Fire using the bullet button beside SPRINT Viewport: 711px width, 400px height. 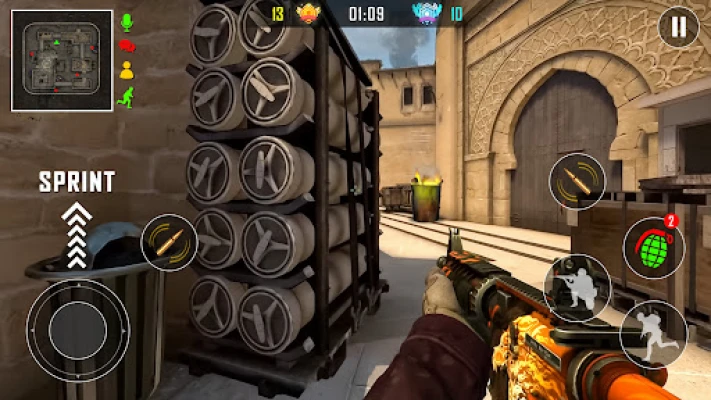169,242
